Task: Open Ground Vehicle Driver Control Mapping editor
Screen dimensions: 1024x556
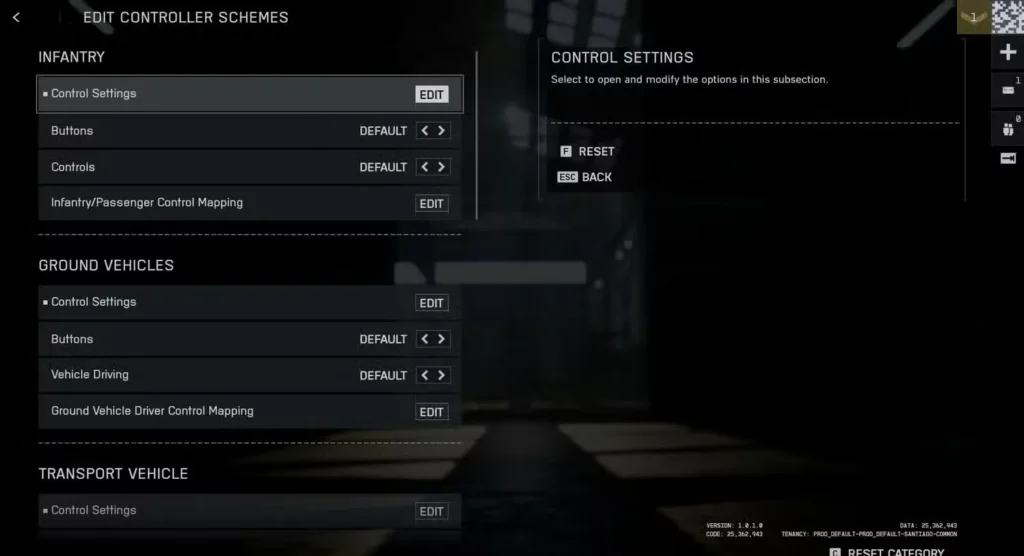Action: (x=431, y=412)
